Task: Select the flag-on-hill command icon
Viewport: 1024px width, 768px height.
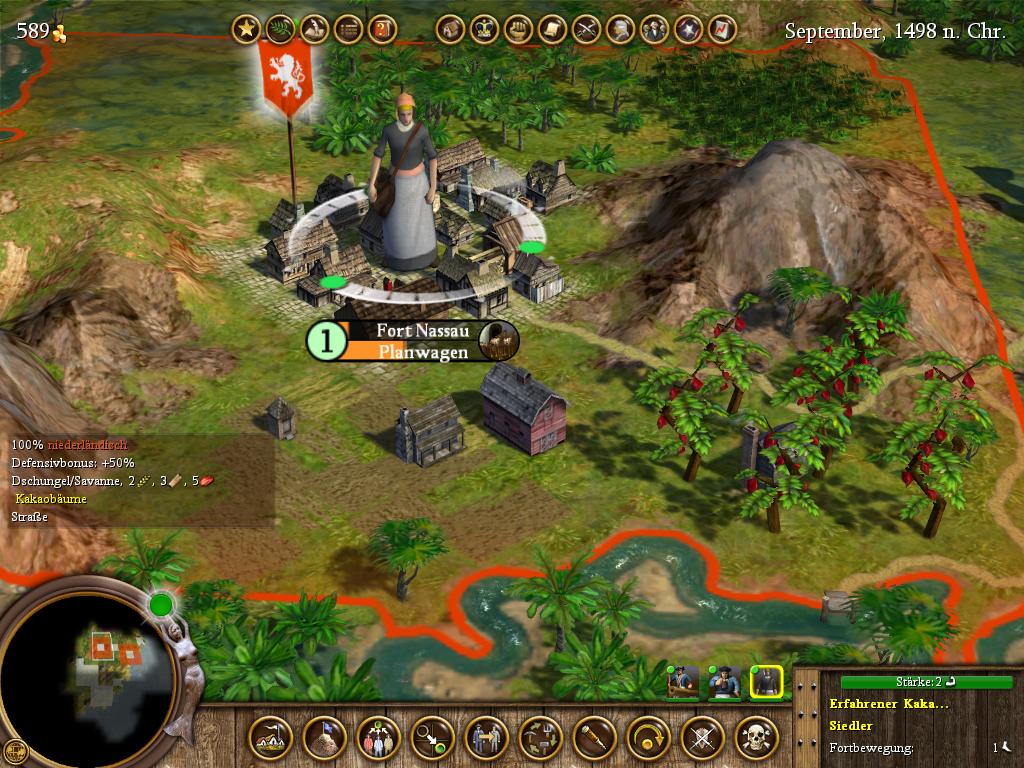Action: pyautogui.click(x=324, y=739)
